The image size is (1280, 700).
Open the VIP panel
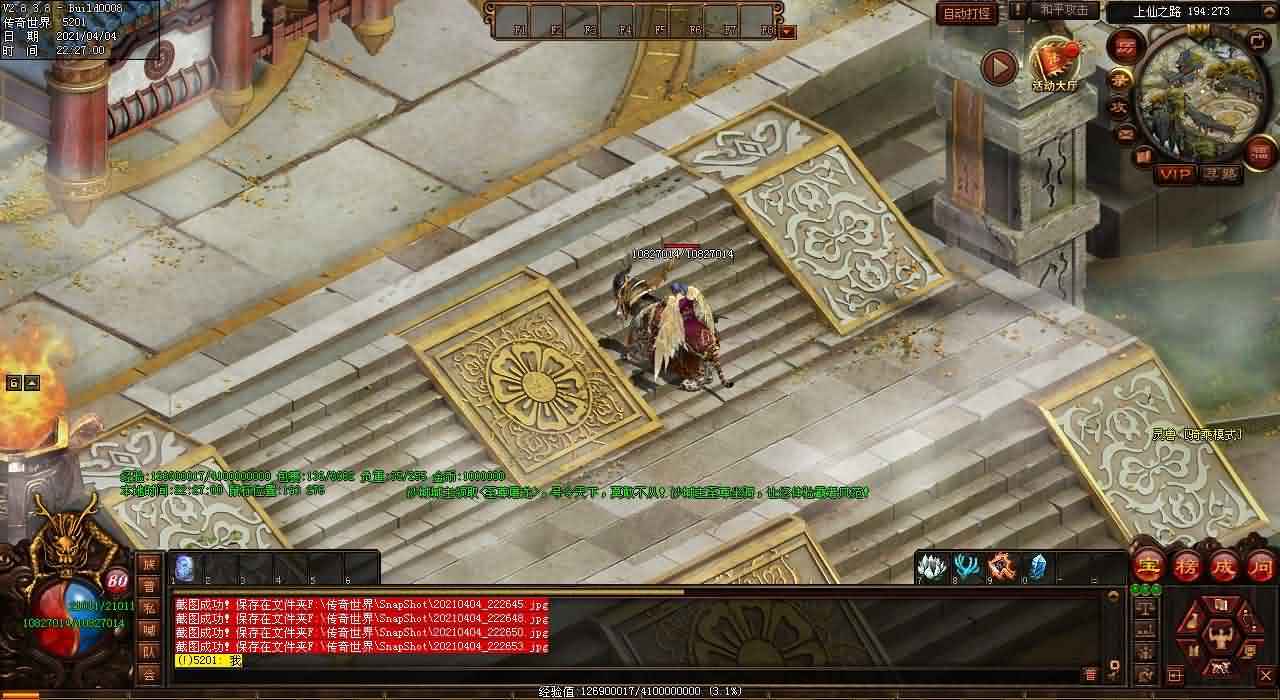click(x=1176, y=174)
